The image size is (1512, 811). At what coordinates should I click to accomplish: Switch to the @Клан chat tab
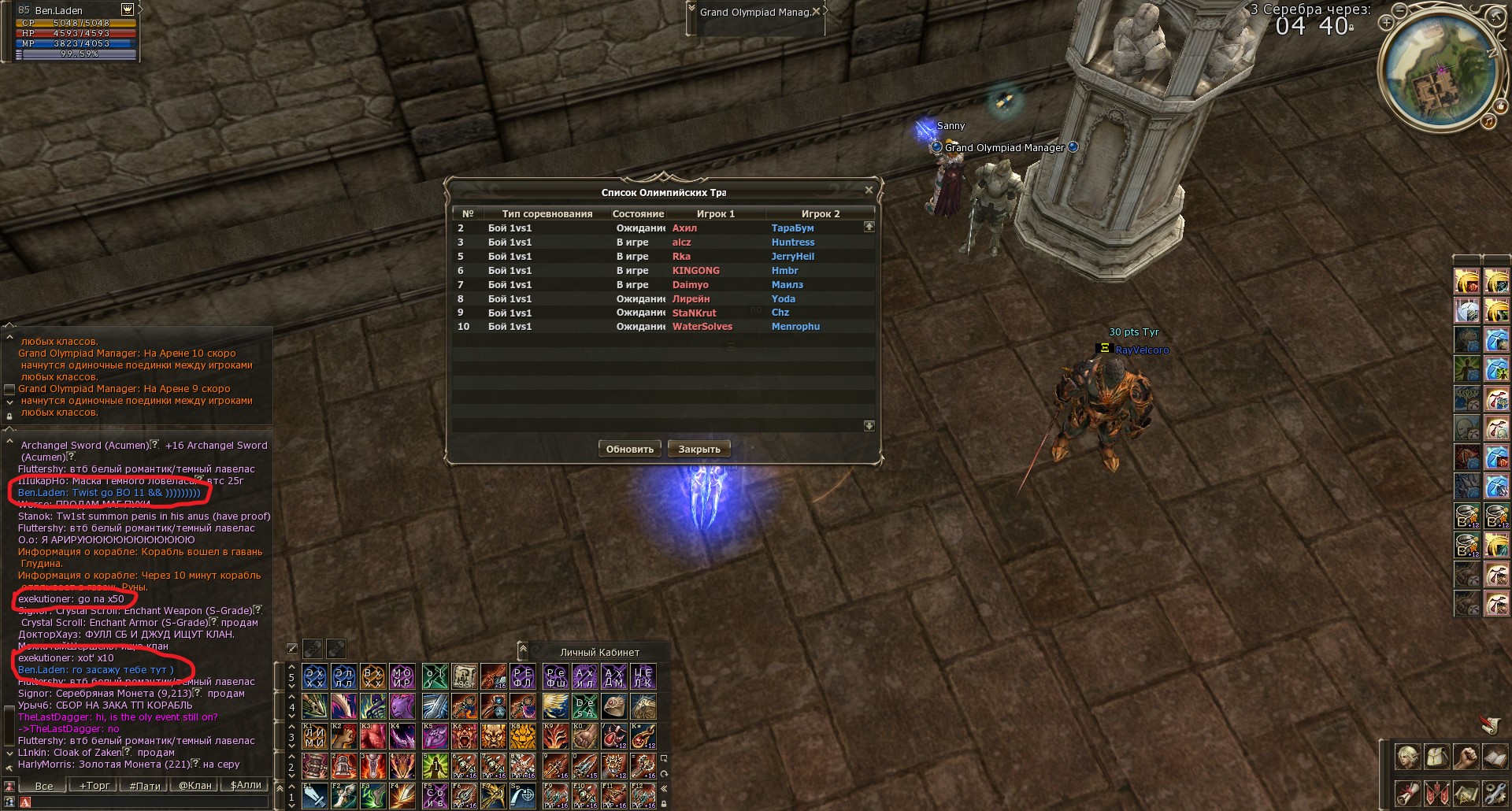pyautogui.click(x=195, y=786)
